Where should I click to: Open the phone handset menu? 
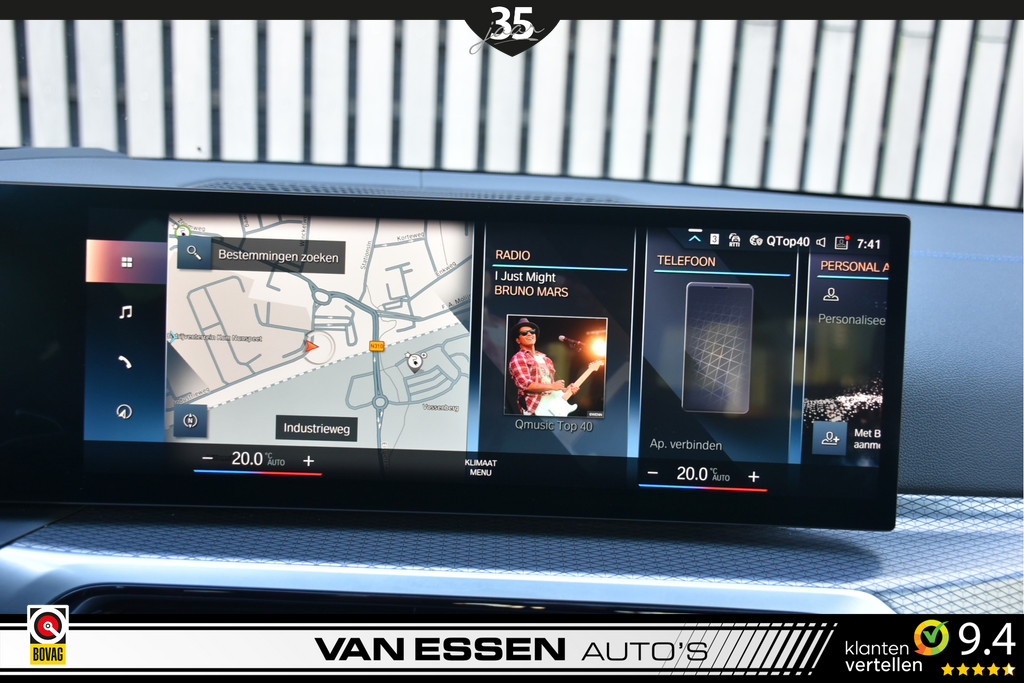click(125, 362)
